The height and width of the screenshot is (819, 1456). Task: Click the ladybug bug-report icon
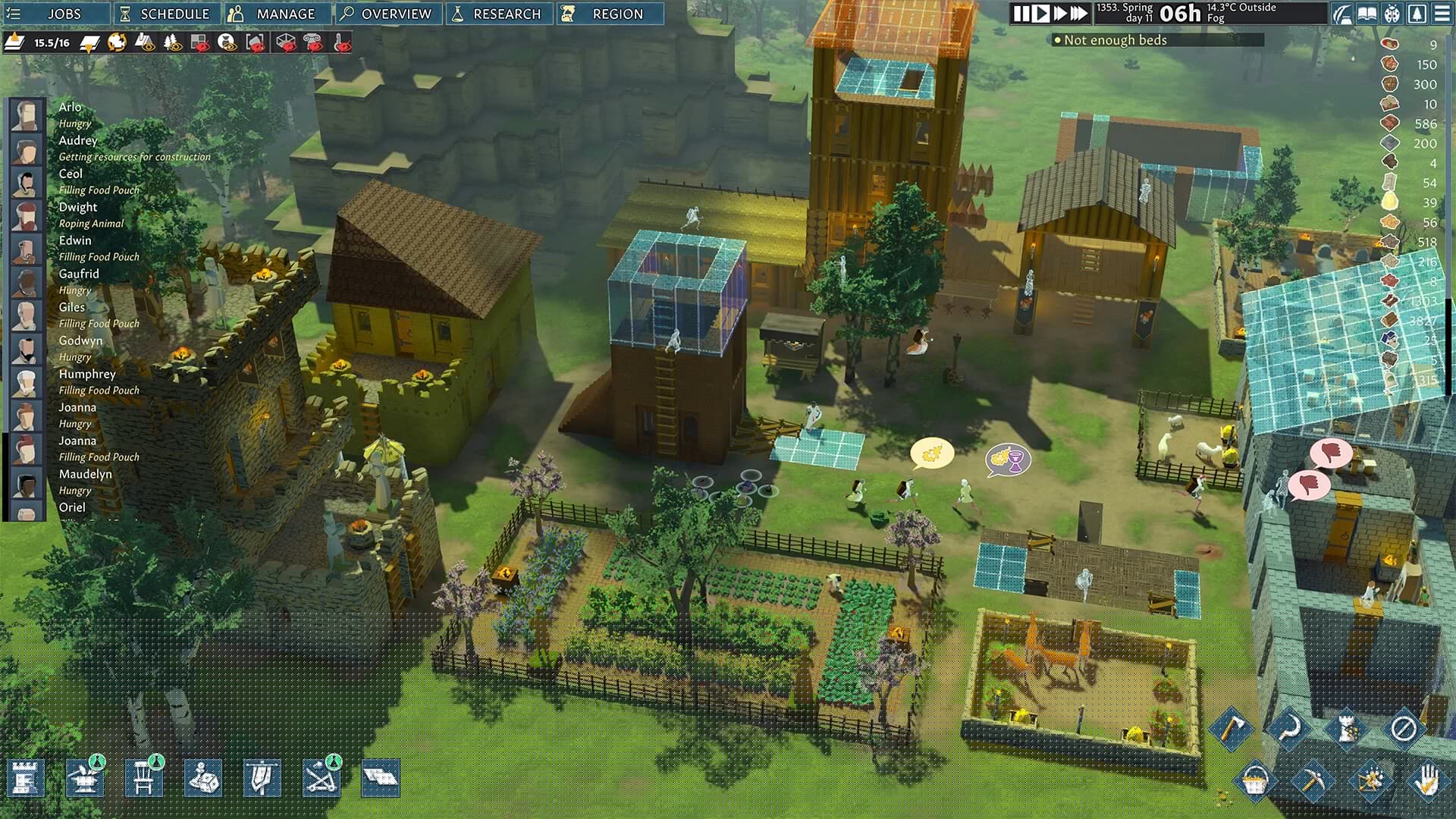tap(1392, 14)
